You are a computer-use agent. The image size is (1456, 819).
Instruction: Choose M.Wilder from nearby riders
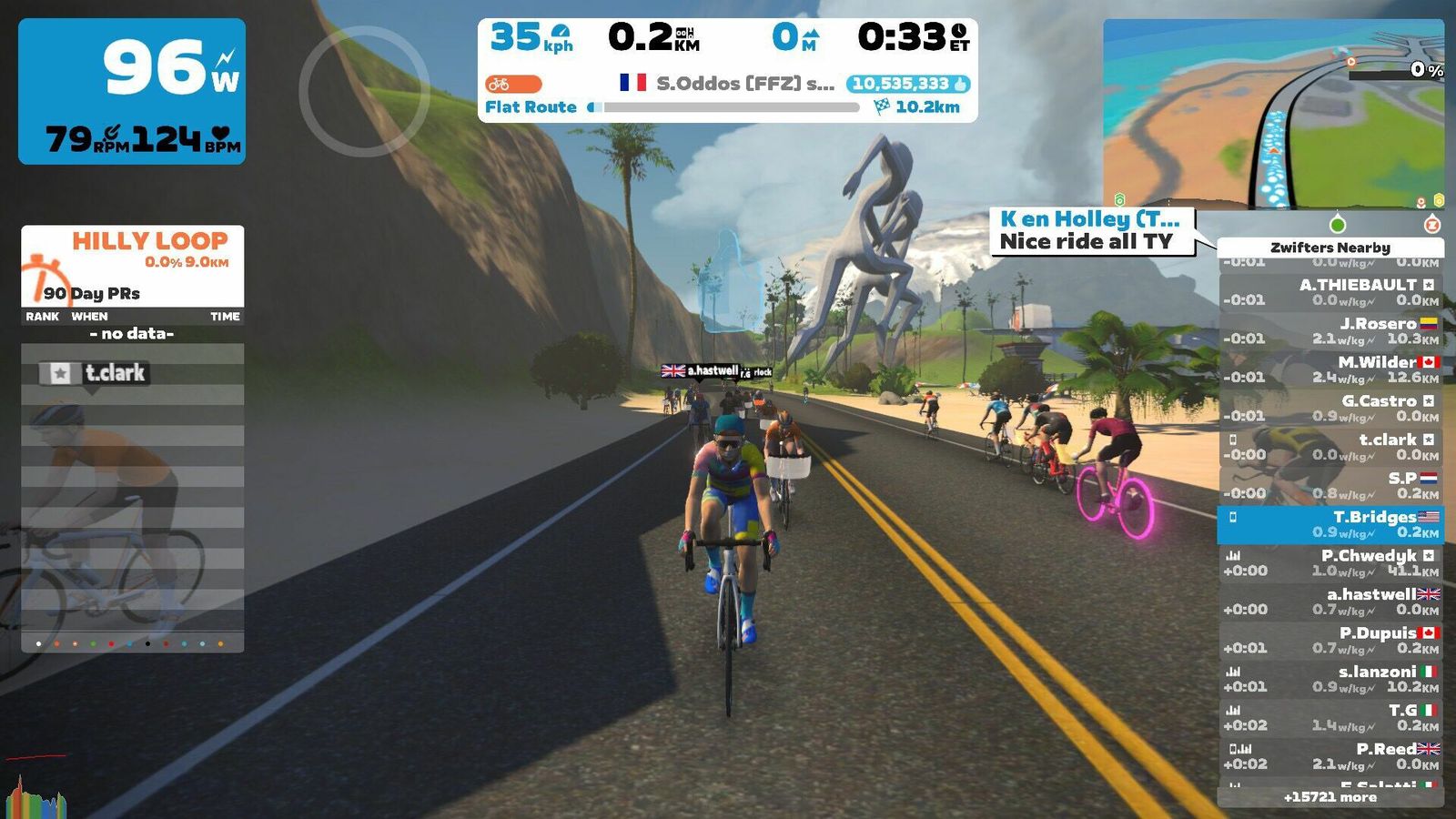[x=1330, y=369]
